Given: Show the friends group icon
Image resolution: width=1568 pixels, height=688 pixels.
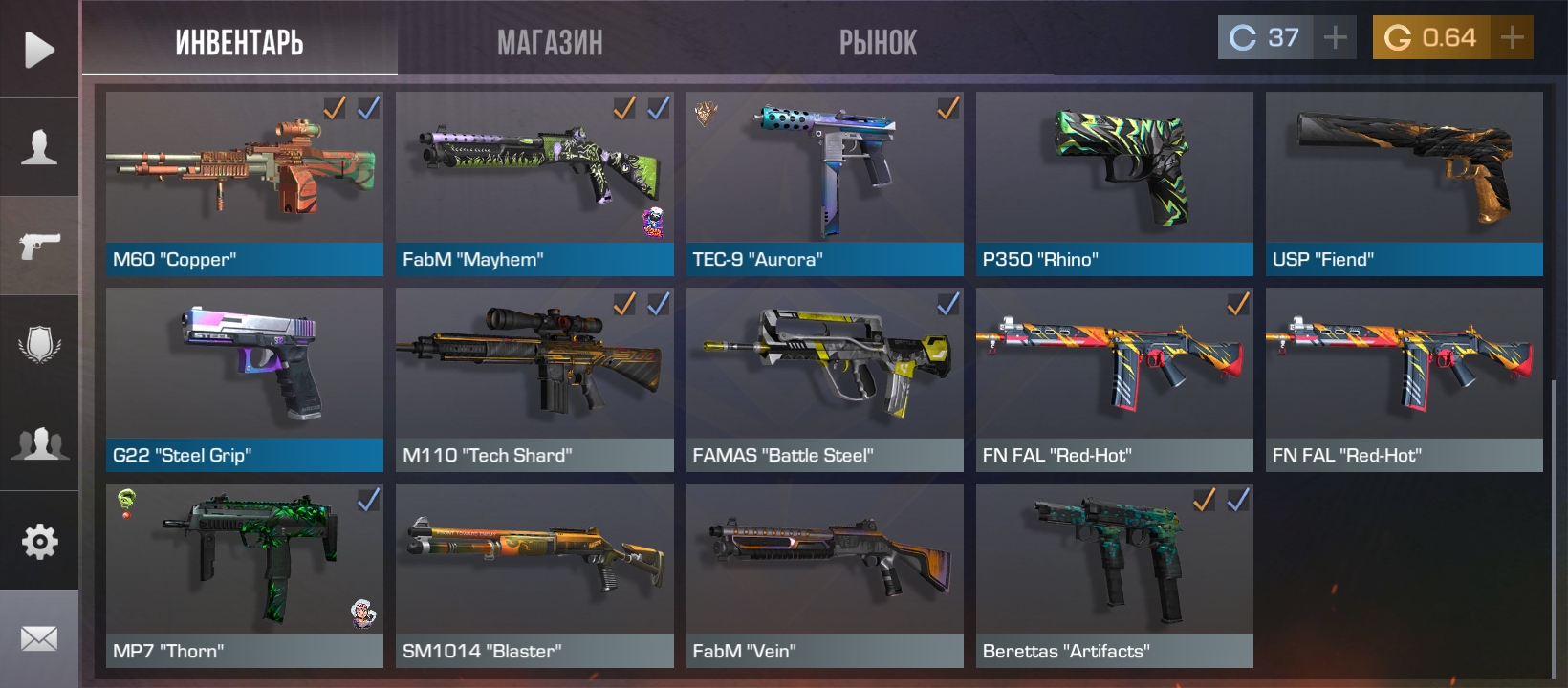Looking at the screenshot, I should pyautogui.click(x=39, y=443).
